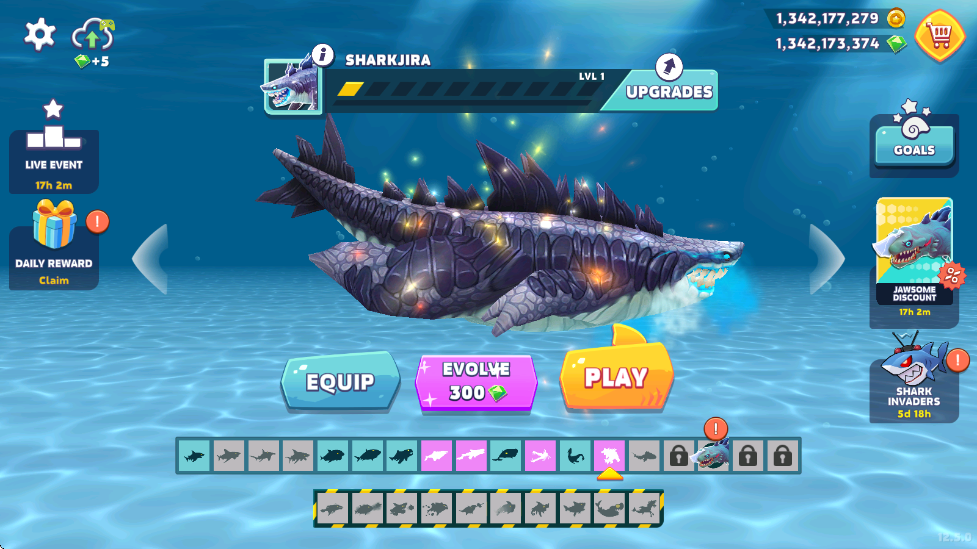Open the Shark Invaders event
This screenshot has height=549, width=977.
(x=914, y=378)
